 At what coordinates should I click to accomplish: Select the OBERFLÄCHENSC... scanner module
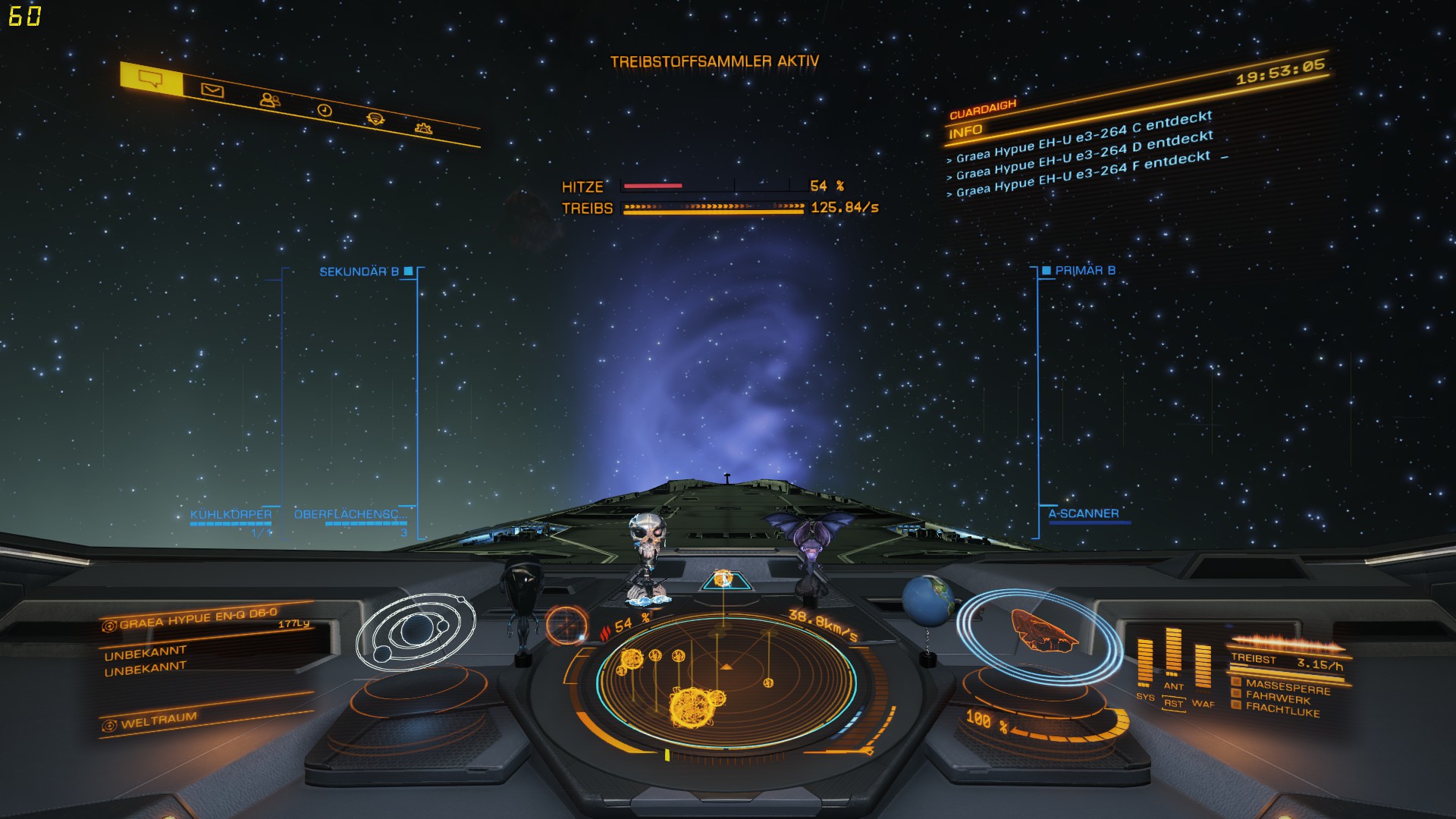pyautogui.click(x=350, y=515)
